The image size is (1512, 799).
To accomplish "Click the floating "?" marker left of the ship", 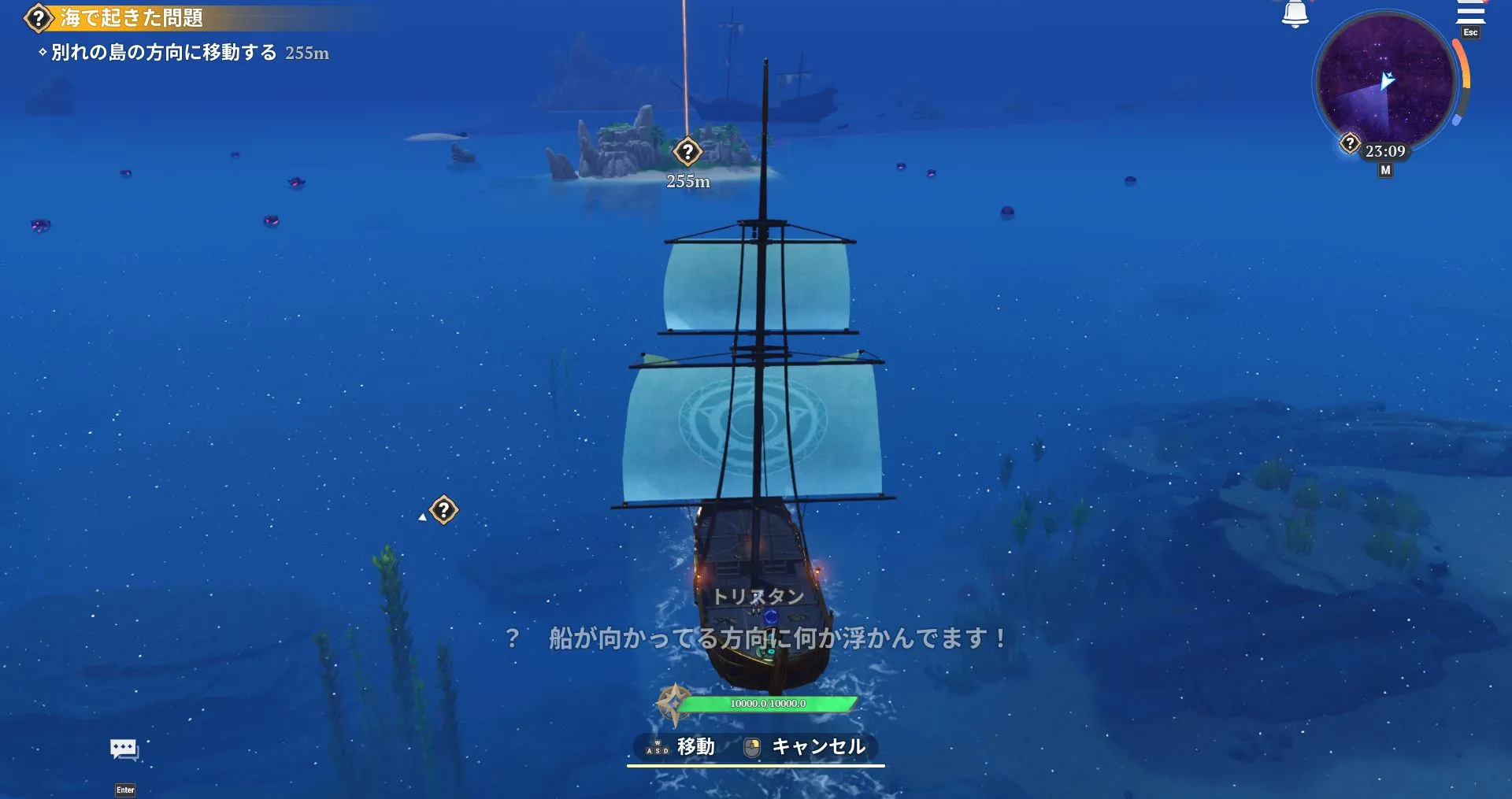I will tap(445, 510).
